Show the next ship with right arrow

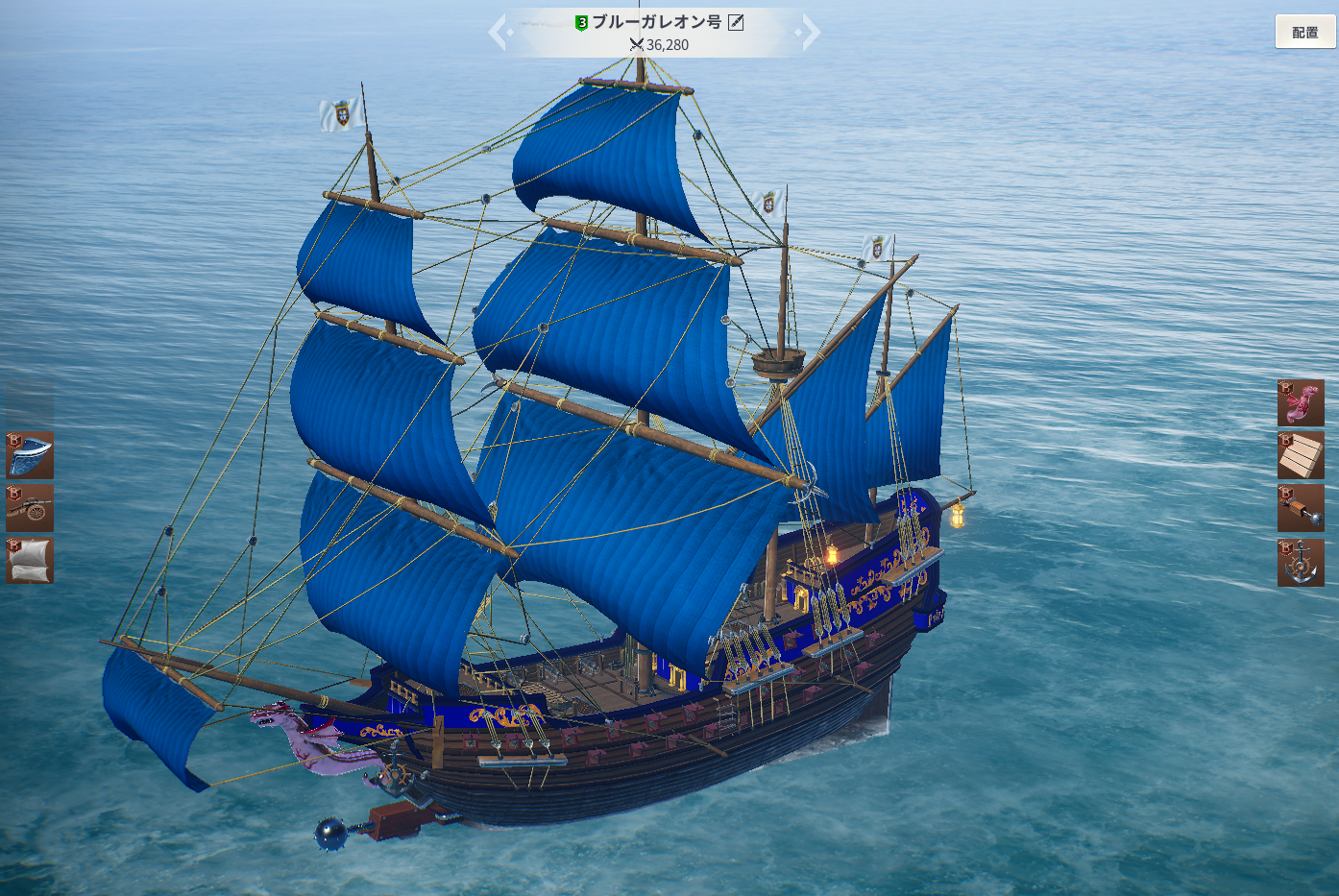[811, 32]
